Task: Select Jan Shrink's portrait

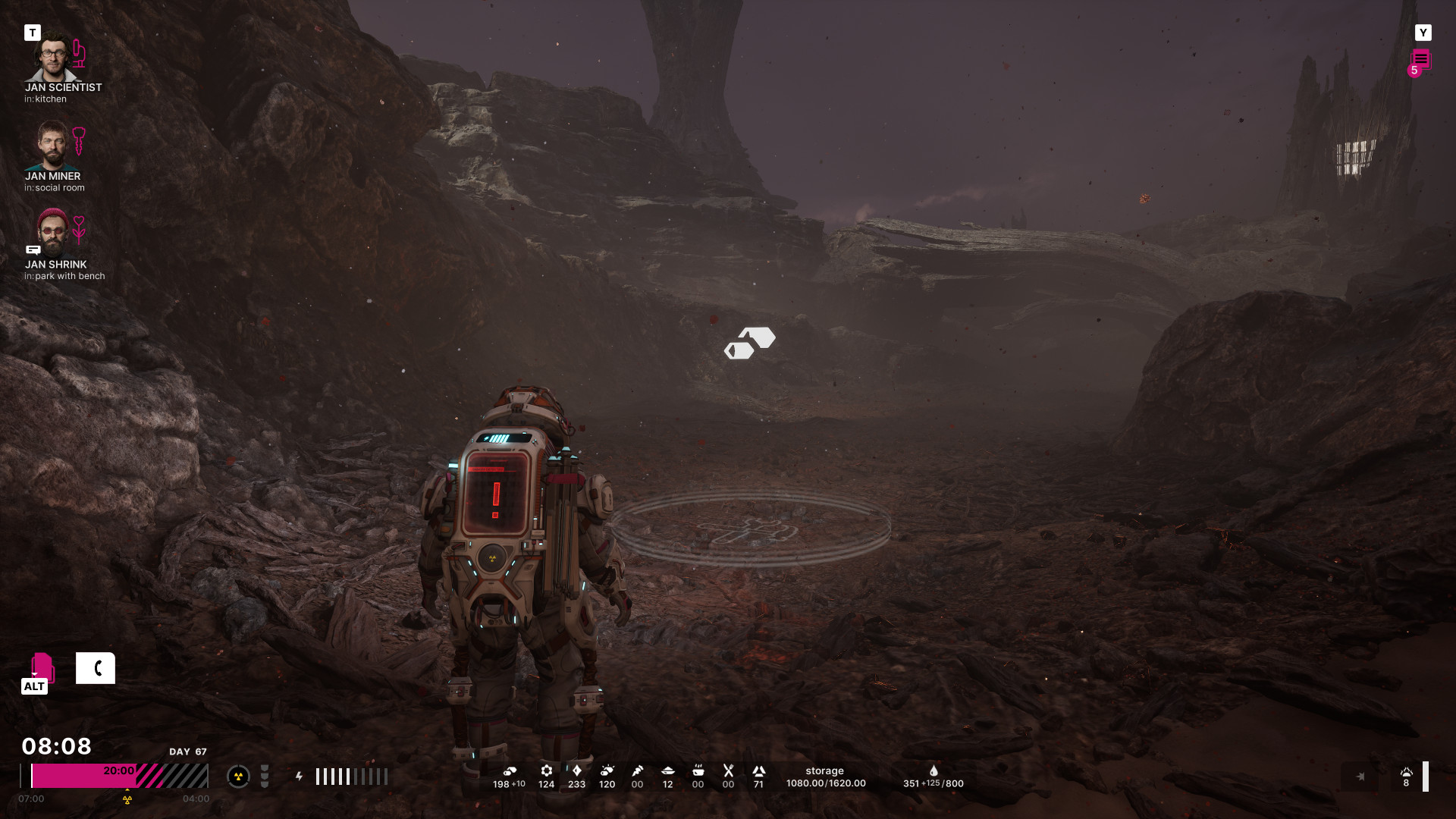Action: pyautogui.click(x=52, y=234)
